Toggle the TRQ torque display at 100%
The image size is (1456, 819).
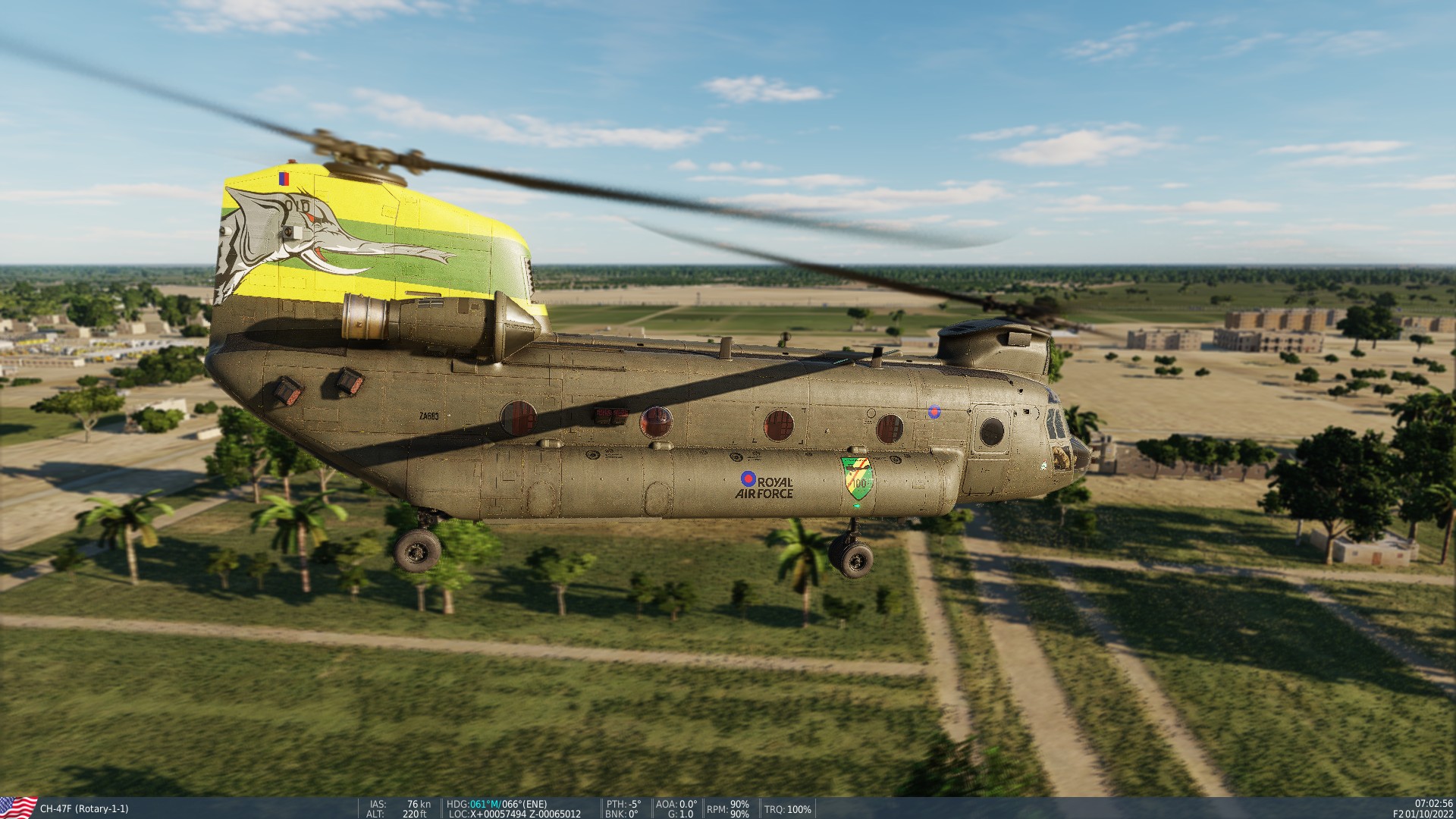click(787, 808)
